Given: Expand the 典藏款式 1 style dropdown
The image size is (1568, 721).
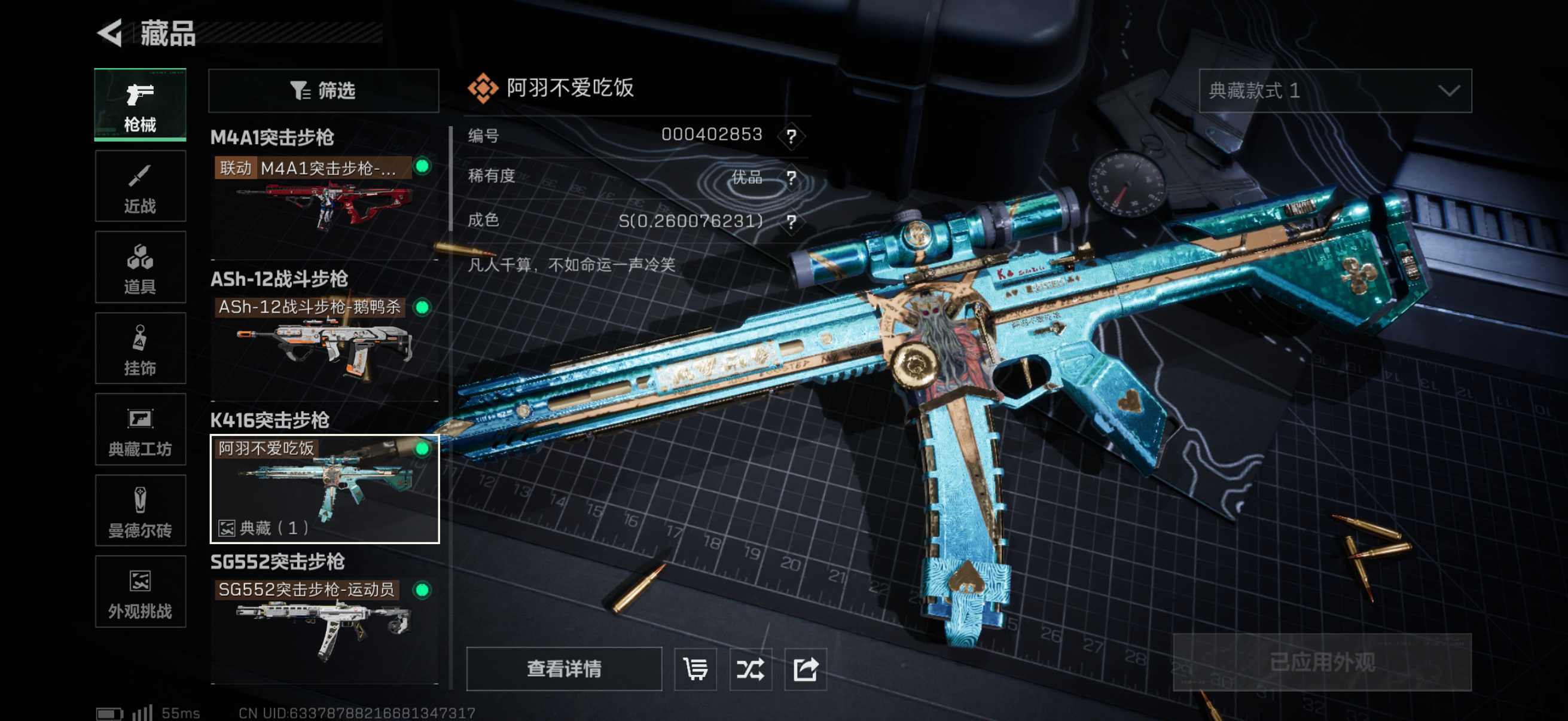Looking at the screenshot, I should pos(1334,91).
